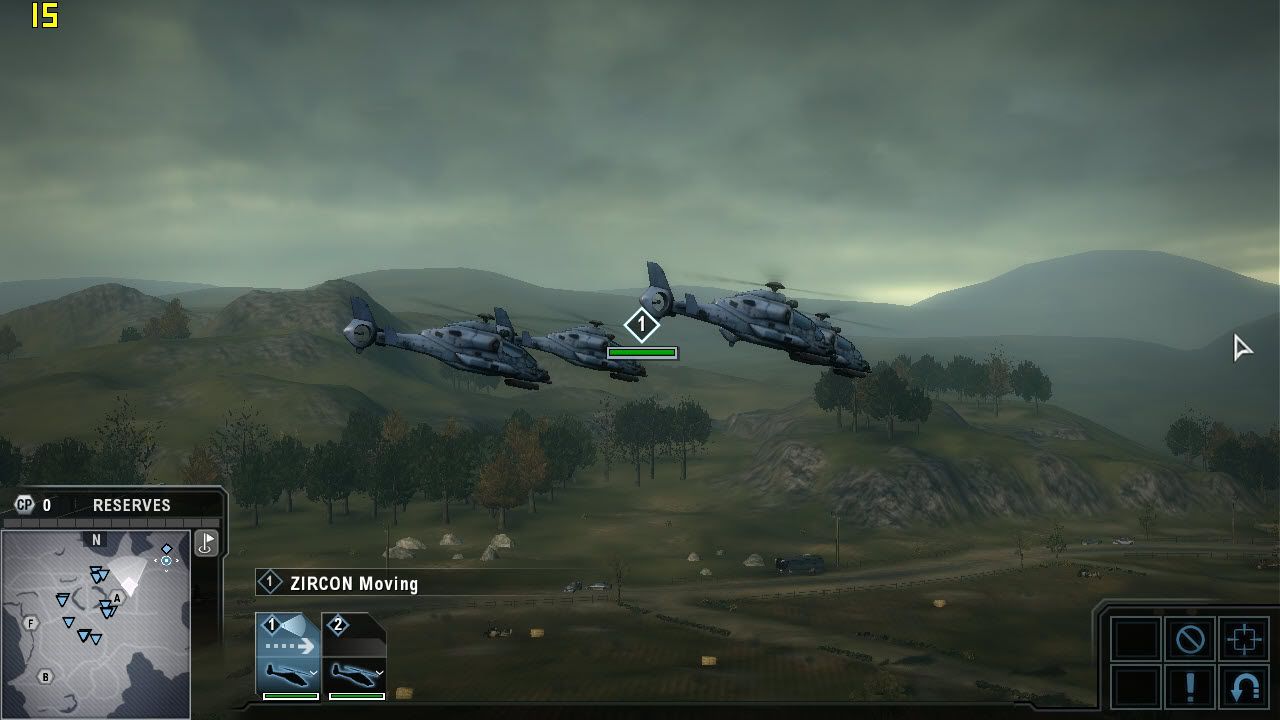Activate the exclamation mark command
1280x720 pixels.
pos(1190,688)
